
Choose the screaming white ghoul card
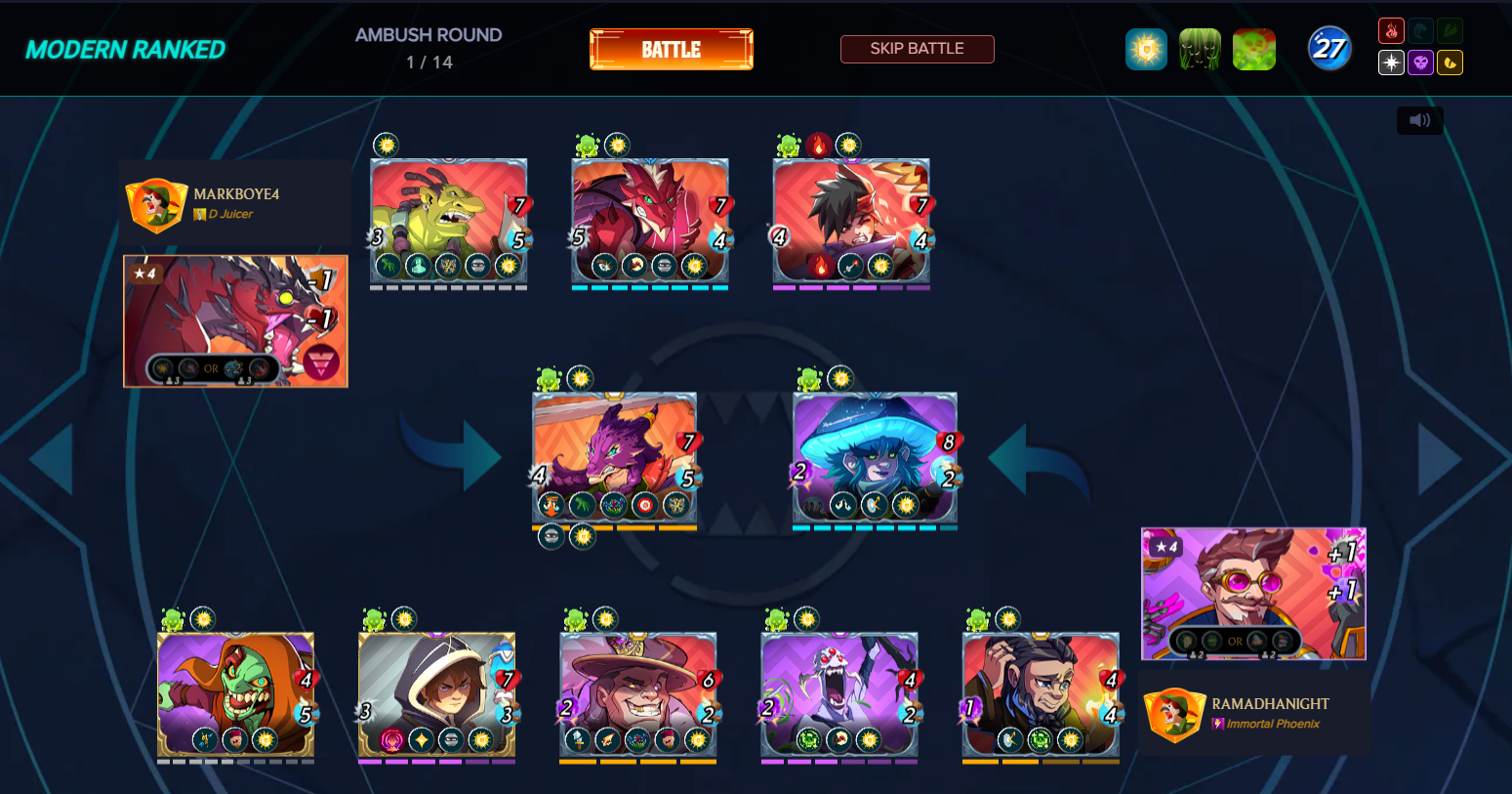click(839, 694)
